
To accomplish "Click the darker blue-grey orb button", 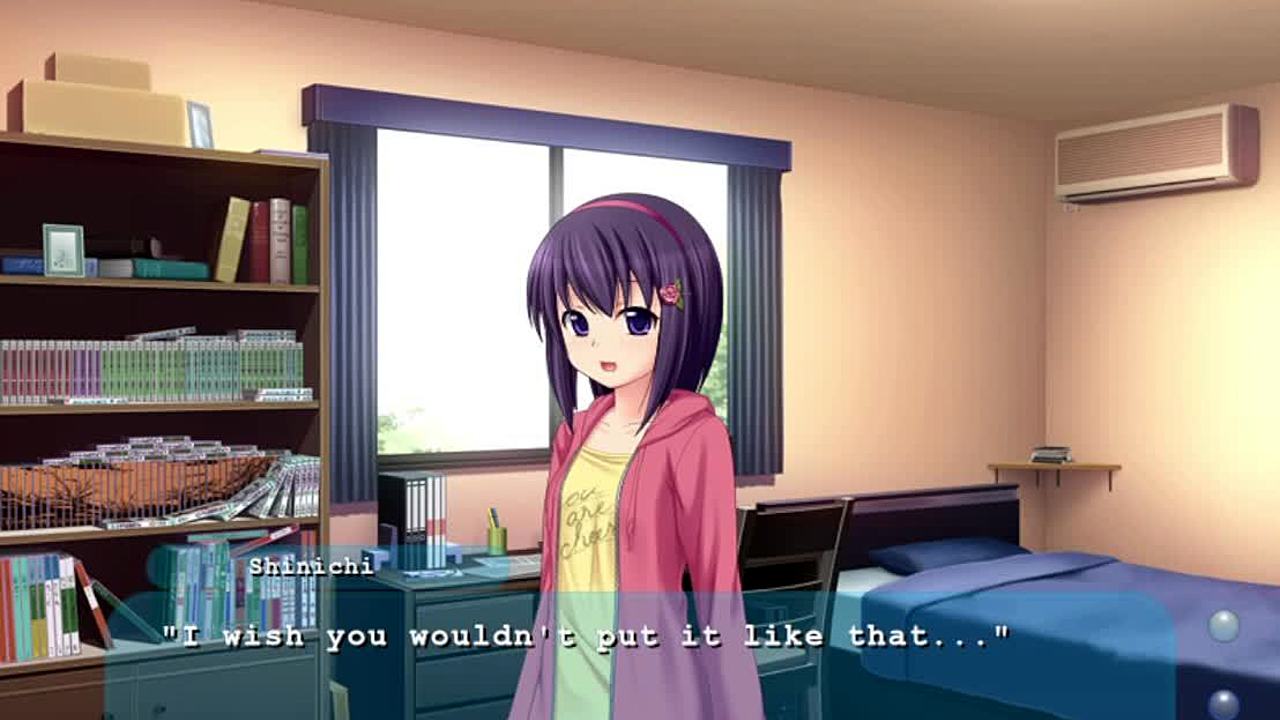I will point(1223,704).
